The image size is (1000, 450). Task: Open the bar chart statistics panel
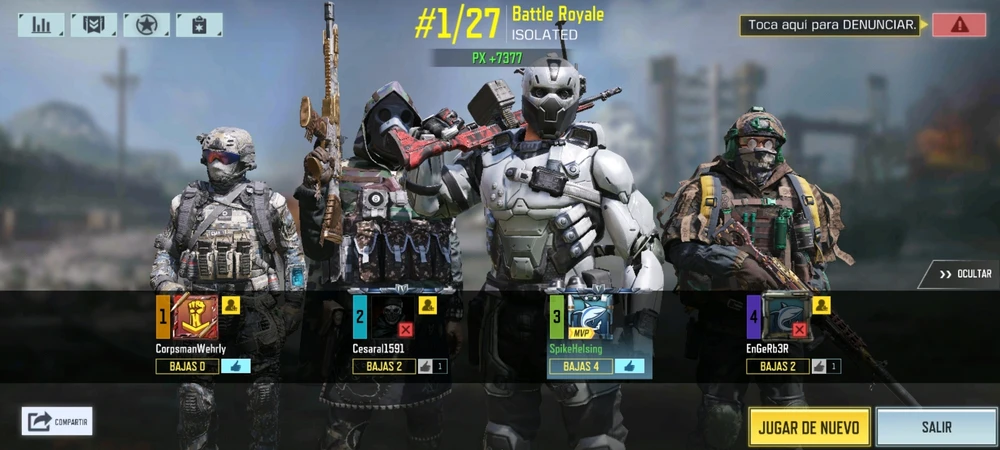[x=41, y=24]
